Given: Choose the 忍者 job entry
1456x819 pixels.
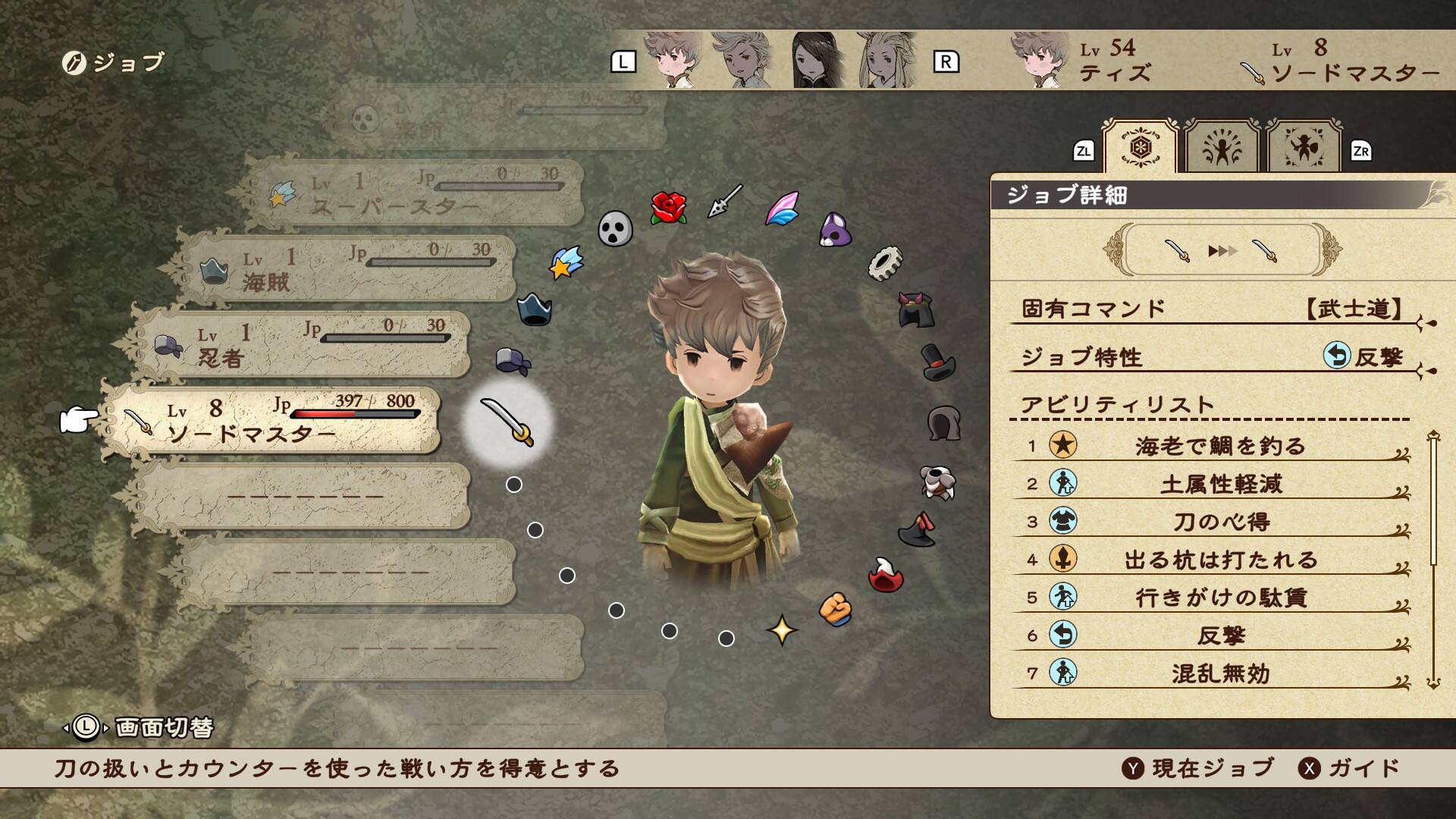Looking at the screenshot, I should click(x=303, y=345).
